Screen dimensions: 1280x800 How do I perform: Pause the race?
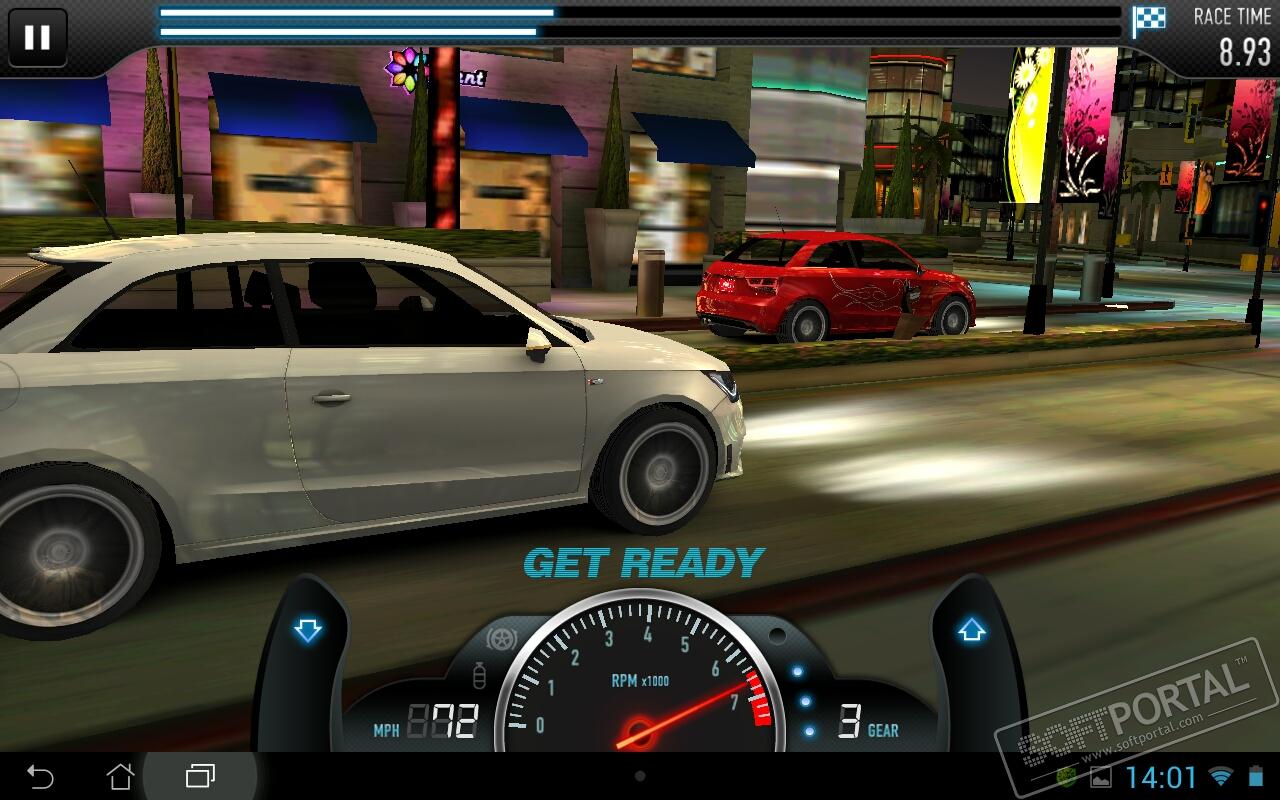pos(37,38)
